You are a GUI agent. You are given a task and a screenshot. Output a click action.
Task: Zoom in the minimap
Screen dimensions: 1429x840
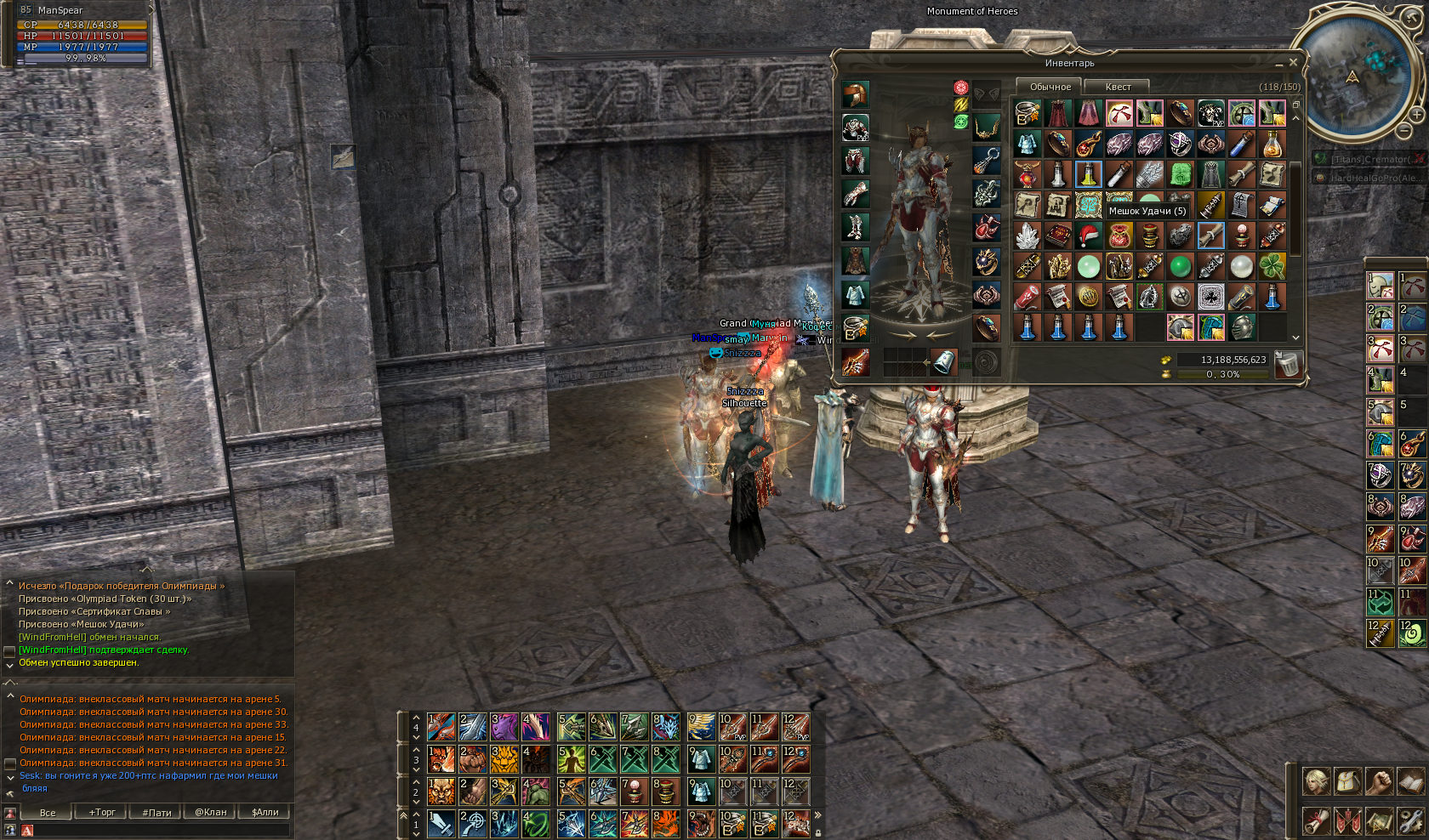pyautogui.click(x=1416, y=114)
